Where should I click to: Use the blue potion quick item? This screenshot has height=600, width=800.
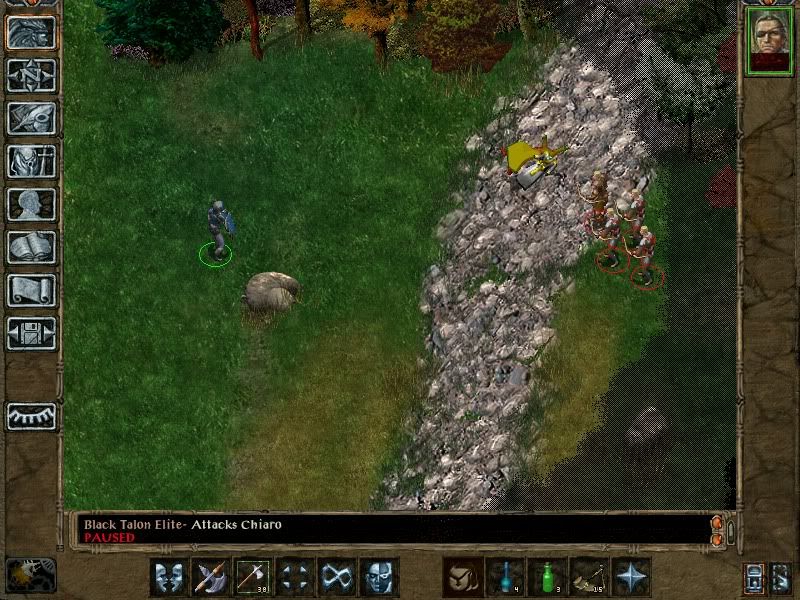tap(505, 577)
